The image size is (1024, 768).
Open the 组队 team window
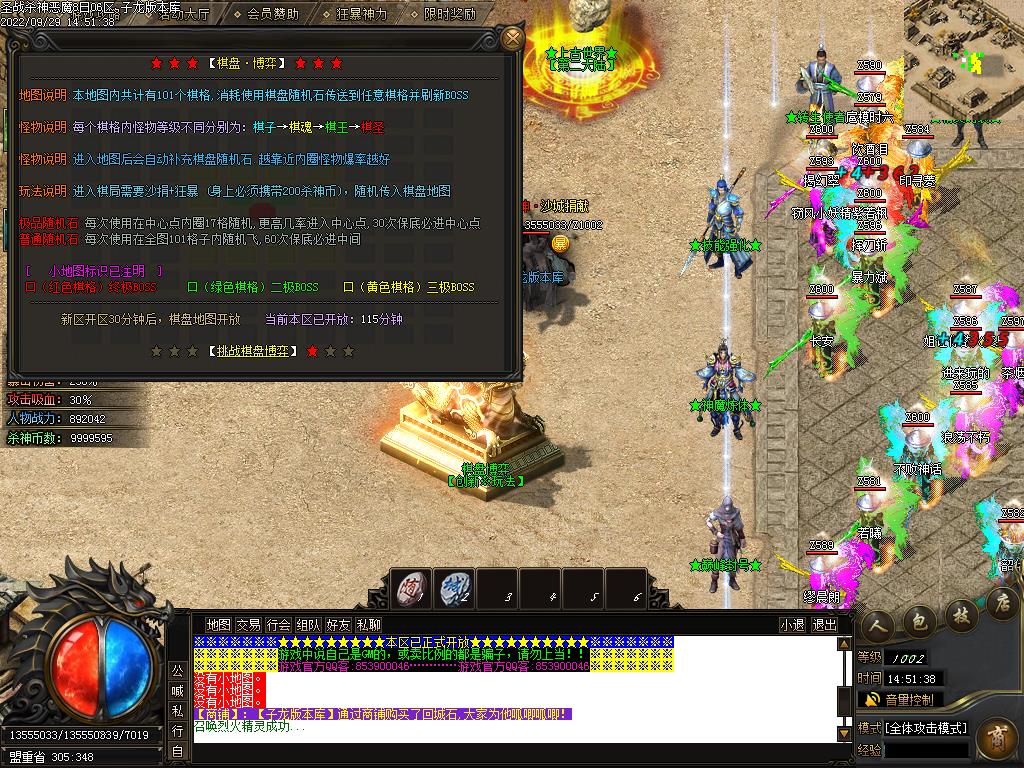click(309, 625)
